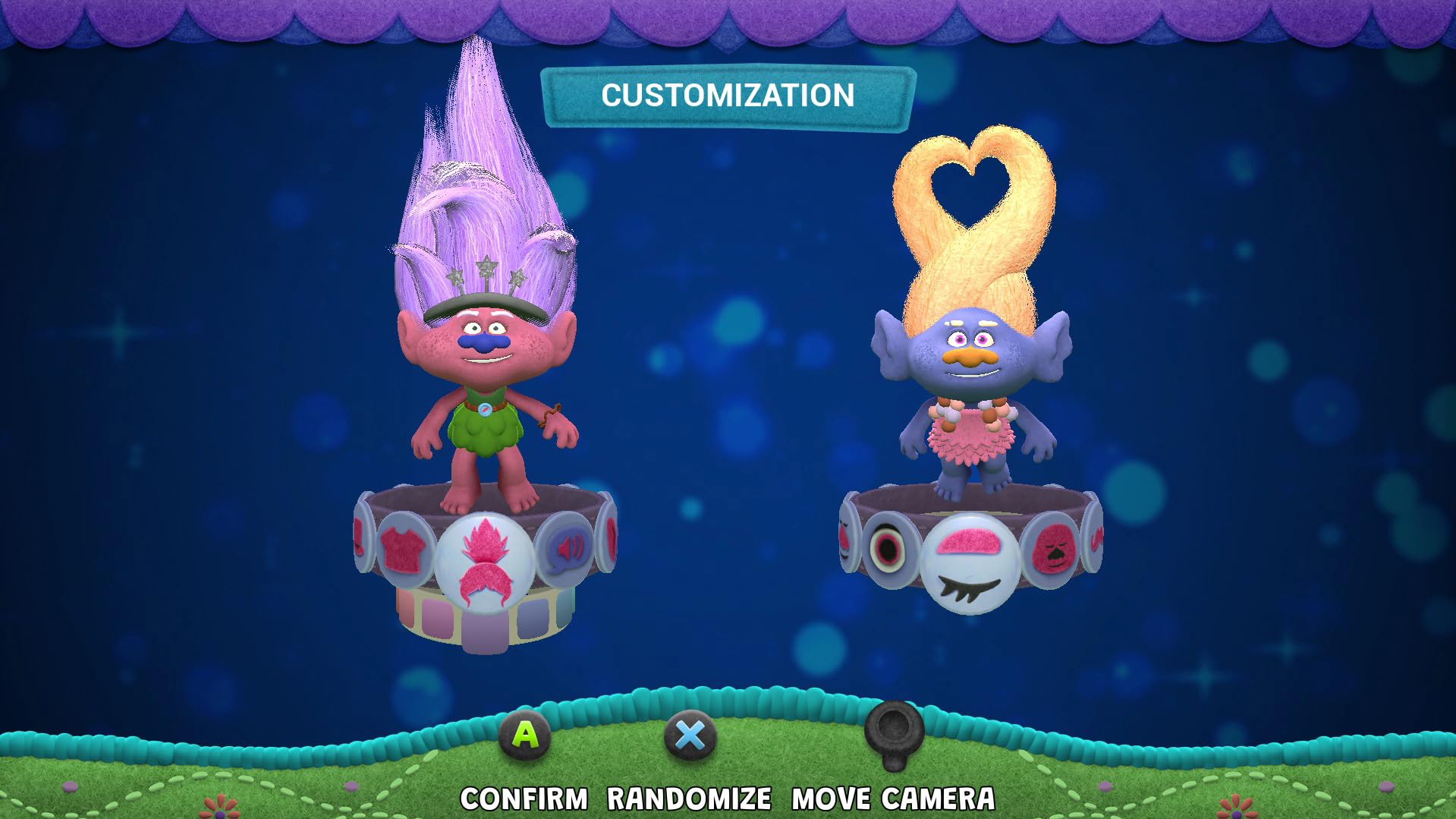Select the shirt clothing icon on Poppy's wheel
This screenshot has width=1456, height=819.
(x=404, y=547)
